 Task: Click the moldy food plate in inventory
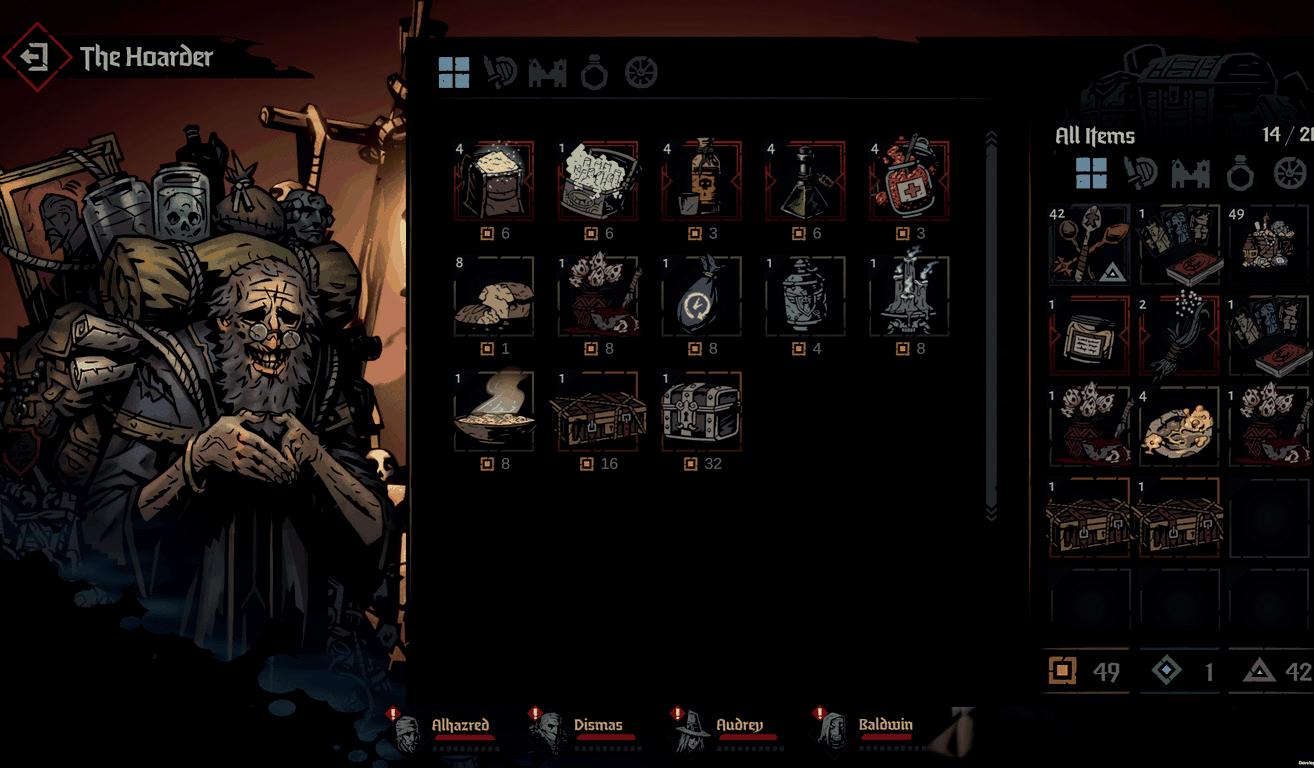(x=1179, y=426)
